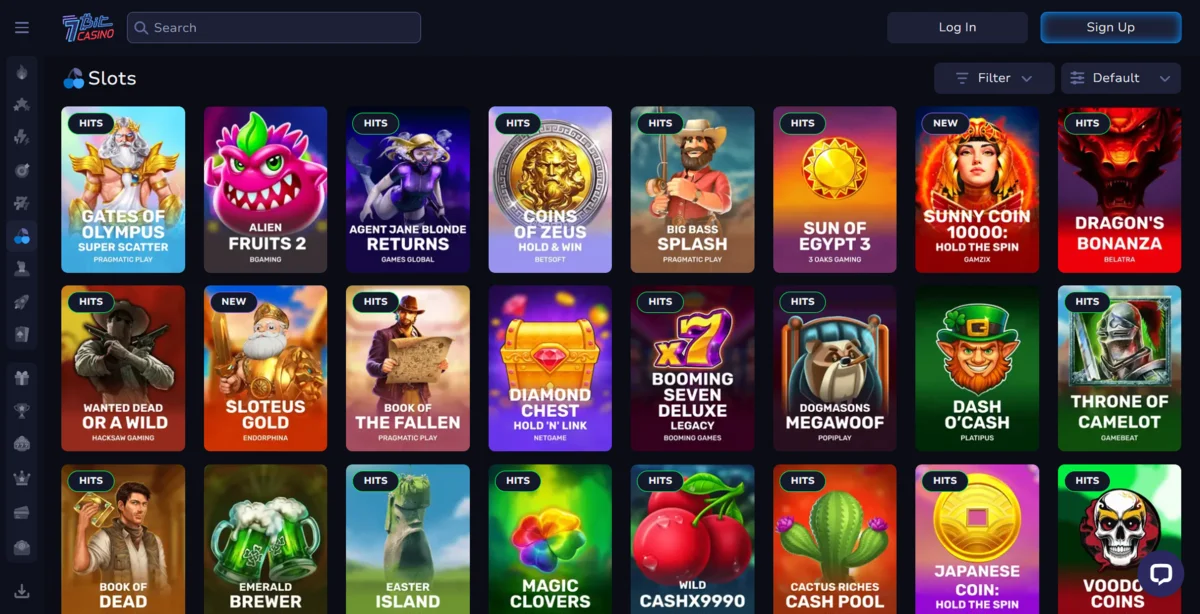Open the live chat support bubble

(x=1160, y=574)
